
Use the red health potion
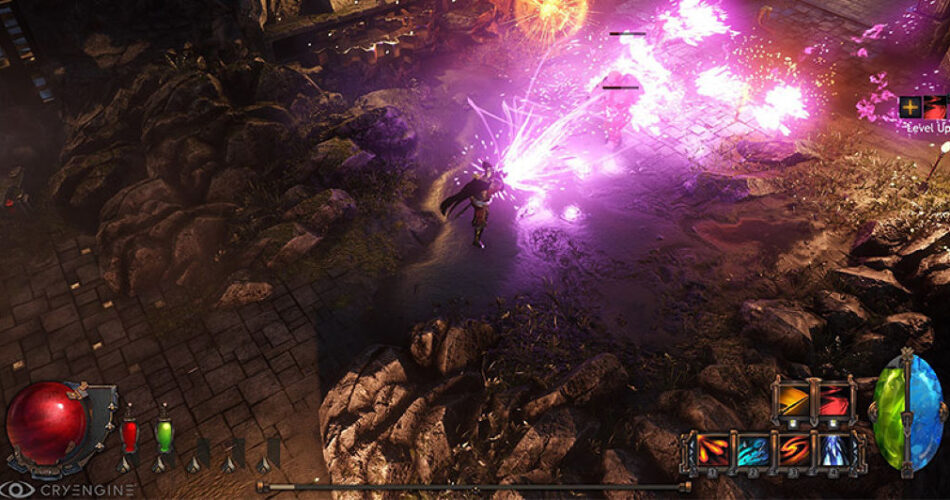click(x=129, y=435)
